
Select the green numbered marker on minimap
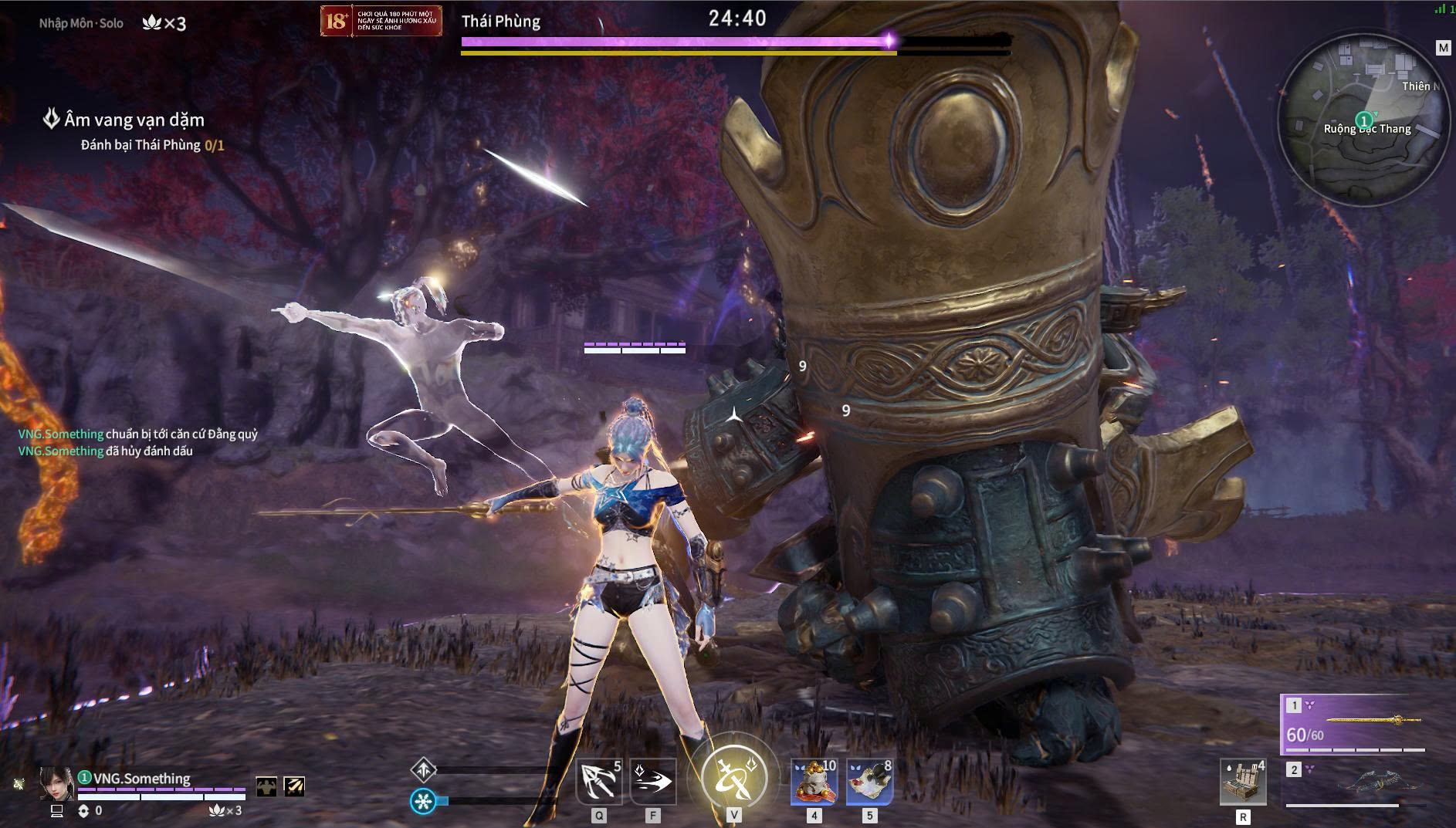tap(1364, 120)
